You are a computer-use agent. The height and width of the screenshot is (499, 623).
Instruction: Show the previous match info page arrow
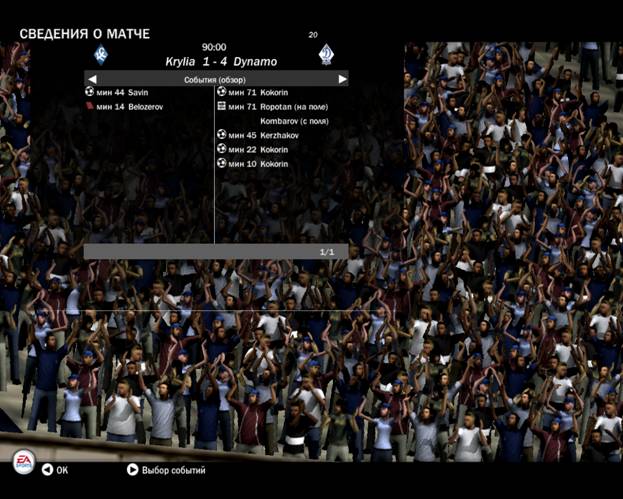click(92, 79)
